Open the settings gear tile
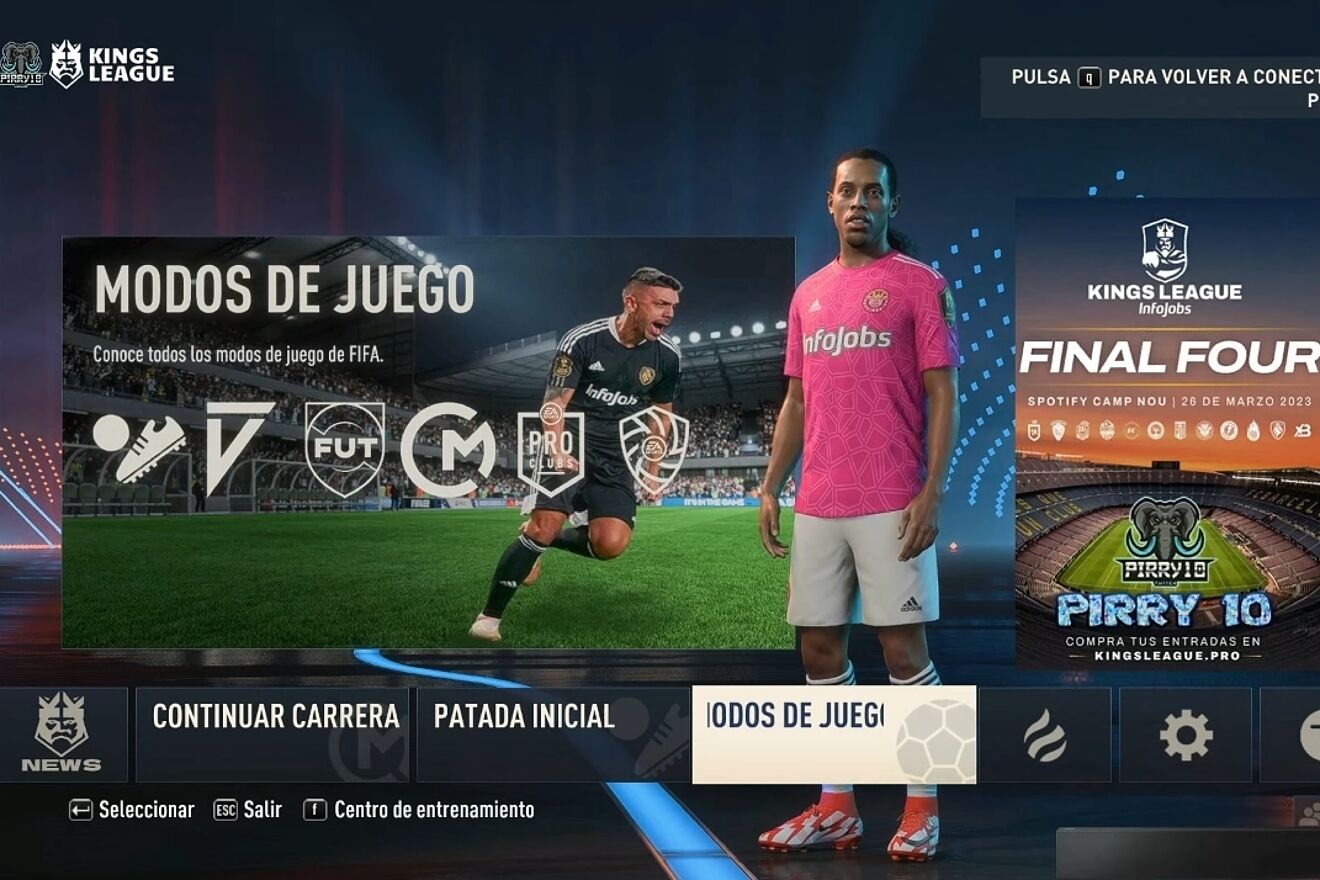This screenshot has height=880, width=1320. (1185, 735)
